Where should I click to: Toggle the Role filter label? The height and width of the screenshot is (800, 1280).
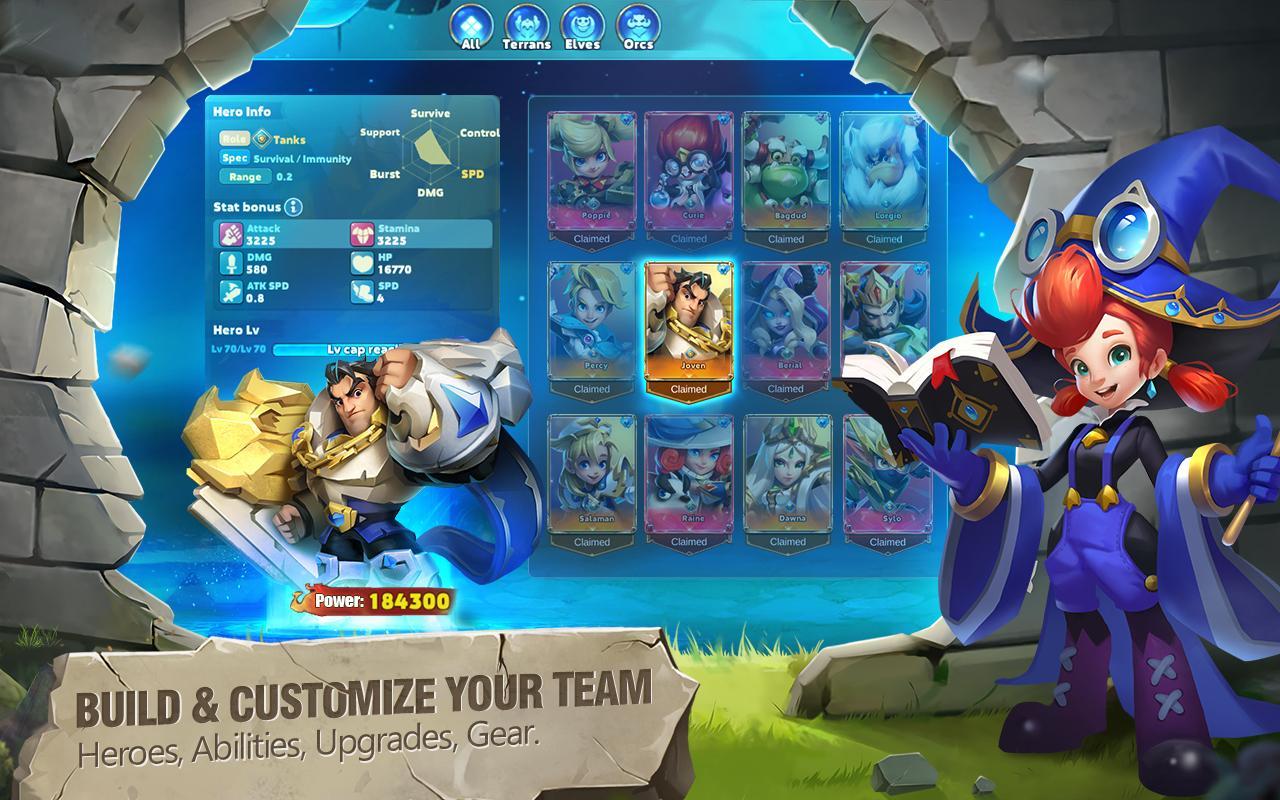click(236, 140)
